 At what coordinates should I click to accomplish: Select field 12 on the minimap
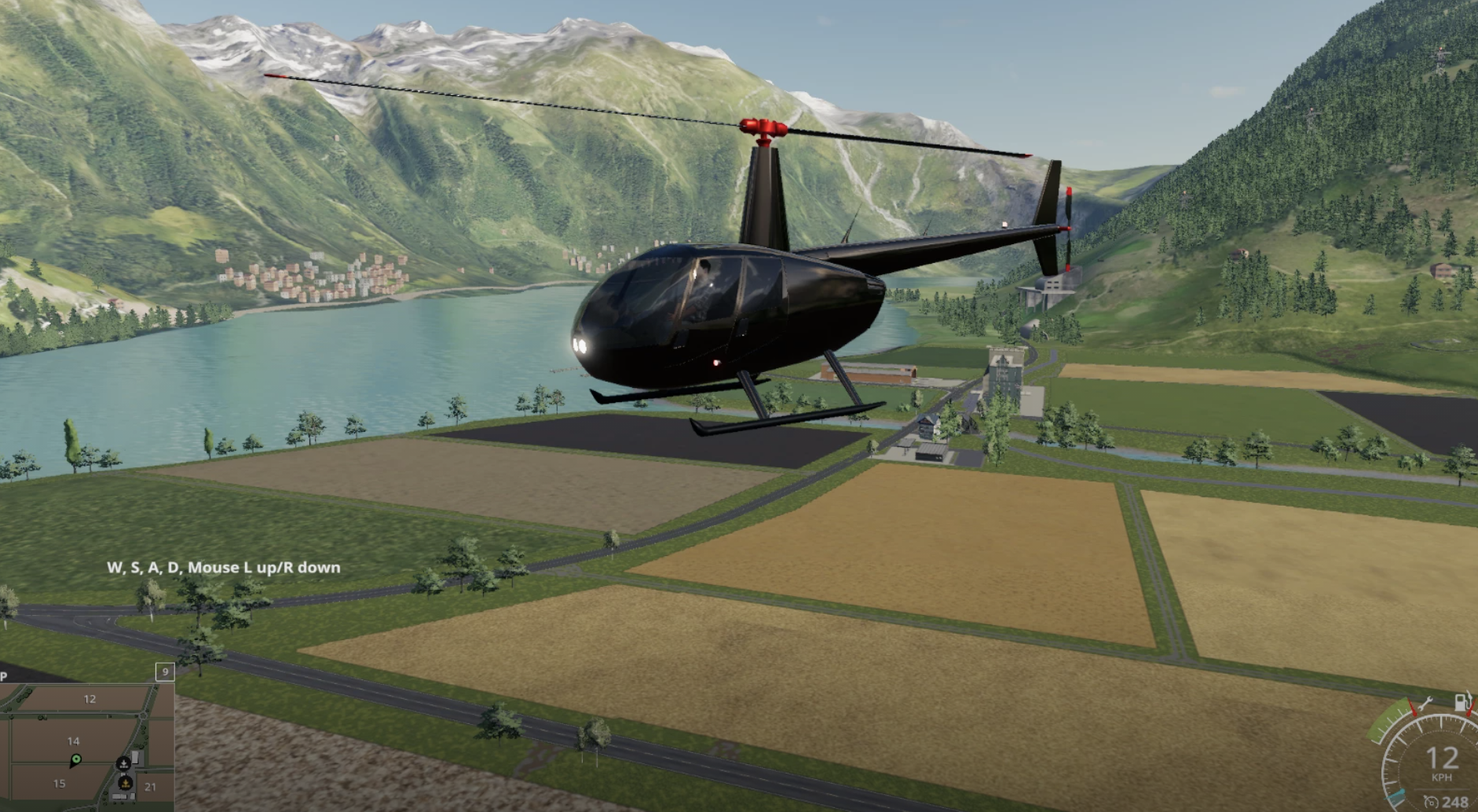[x=90, y=699]
